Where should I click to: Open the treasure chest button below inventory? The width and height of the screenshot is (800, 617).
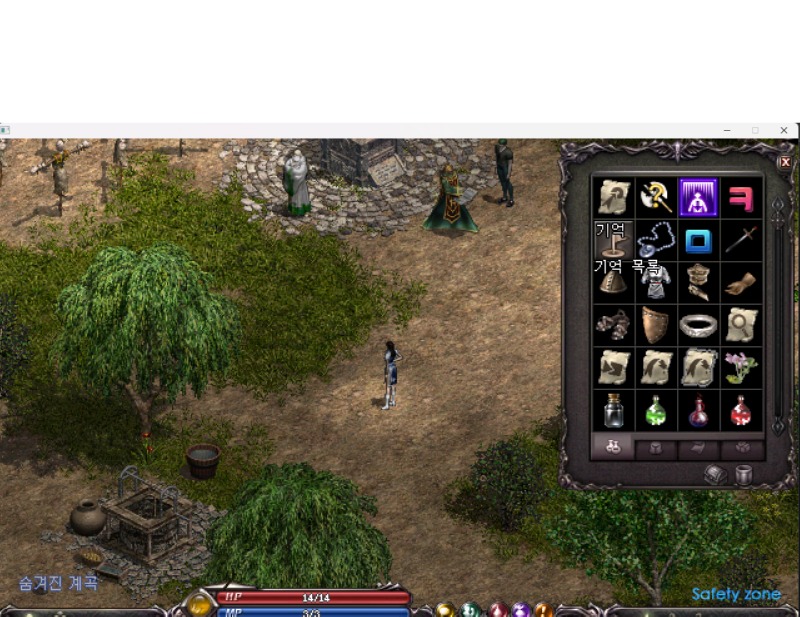(716, 475)
